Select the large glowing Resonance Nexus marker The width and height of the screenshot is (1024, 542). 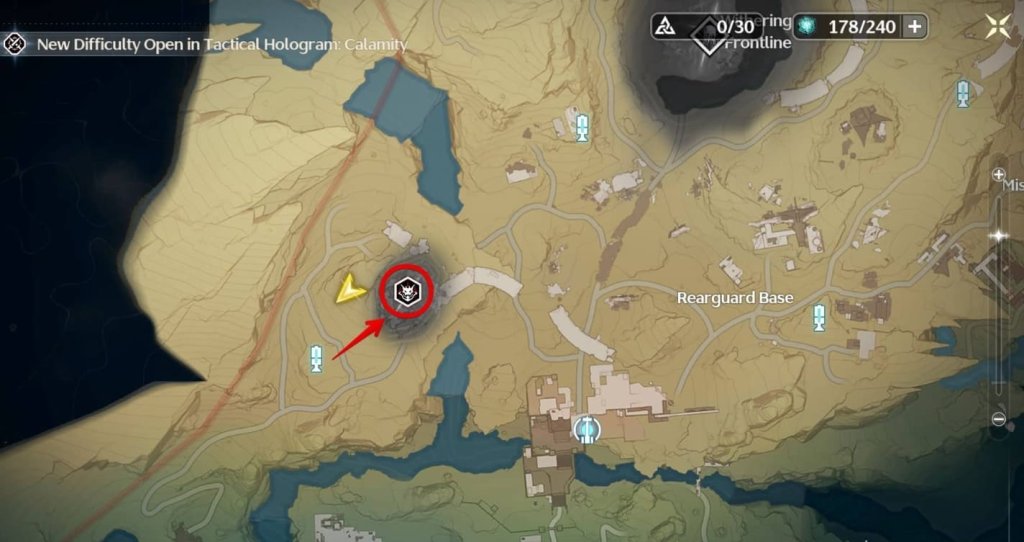587,429
